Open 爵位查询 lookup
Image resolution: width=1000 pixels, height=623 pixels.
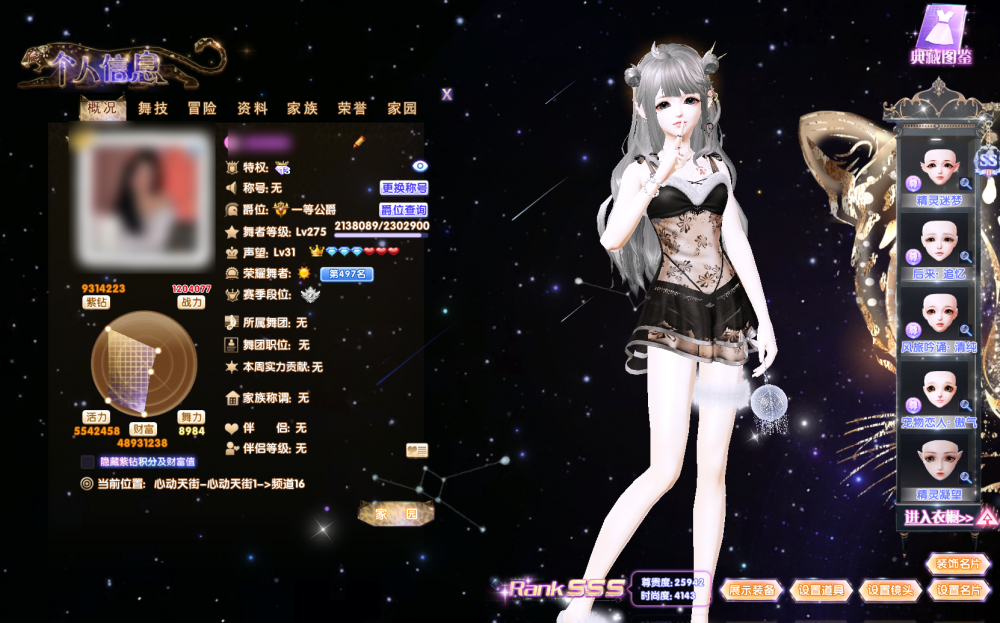pyautogui.click(x=404, y=210)
